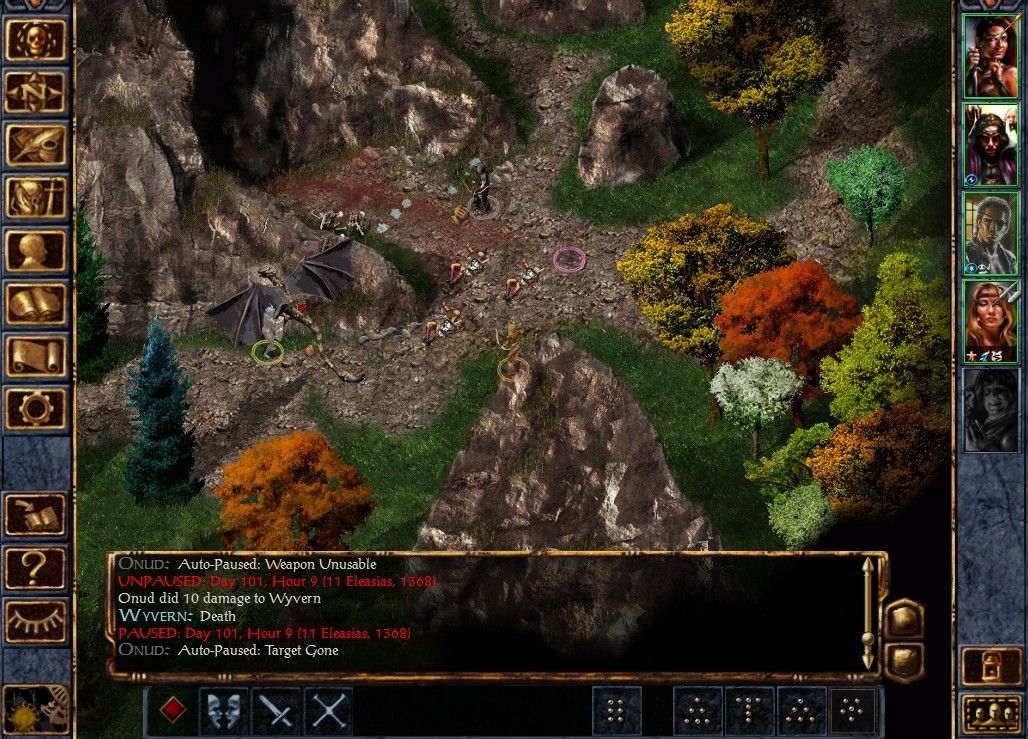The width and height of the screenshot is (1028, 739).
Task: Click the book with arrow quick-save button
Action: [x=36, y=514]
